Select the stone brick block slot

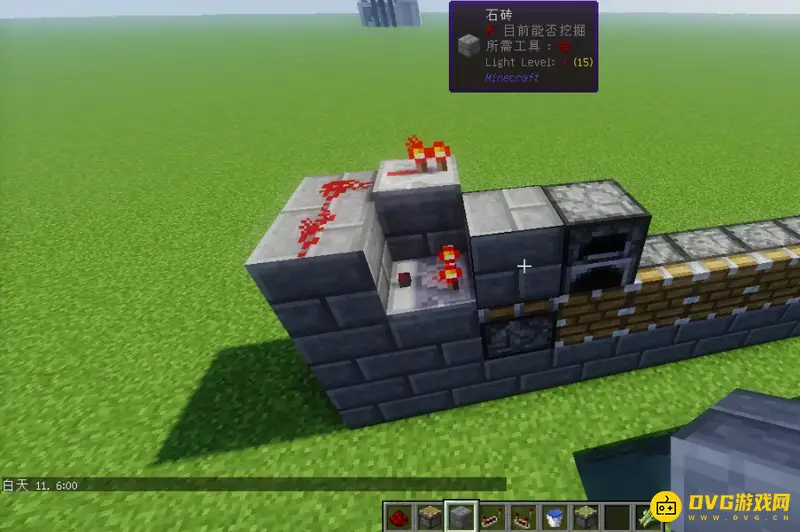tap(460, 518)
